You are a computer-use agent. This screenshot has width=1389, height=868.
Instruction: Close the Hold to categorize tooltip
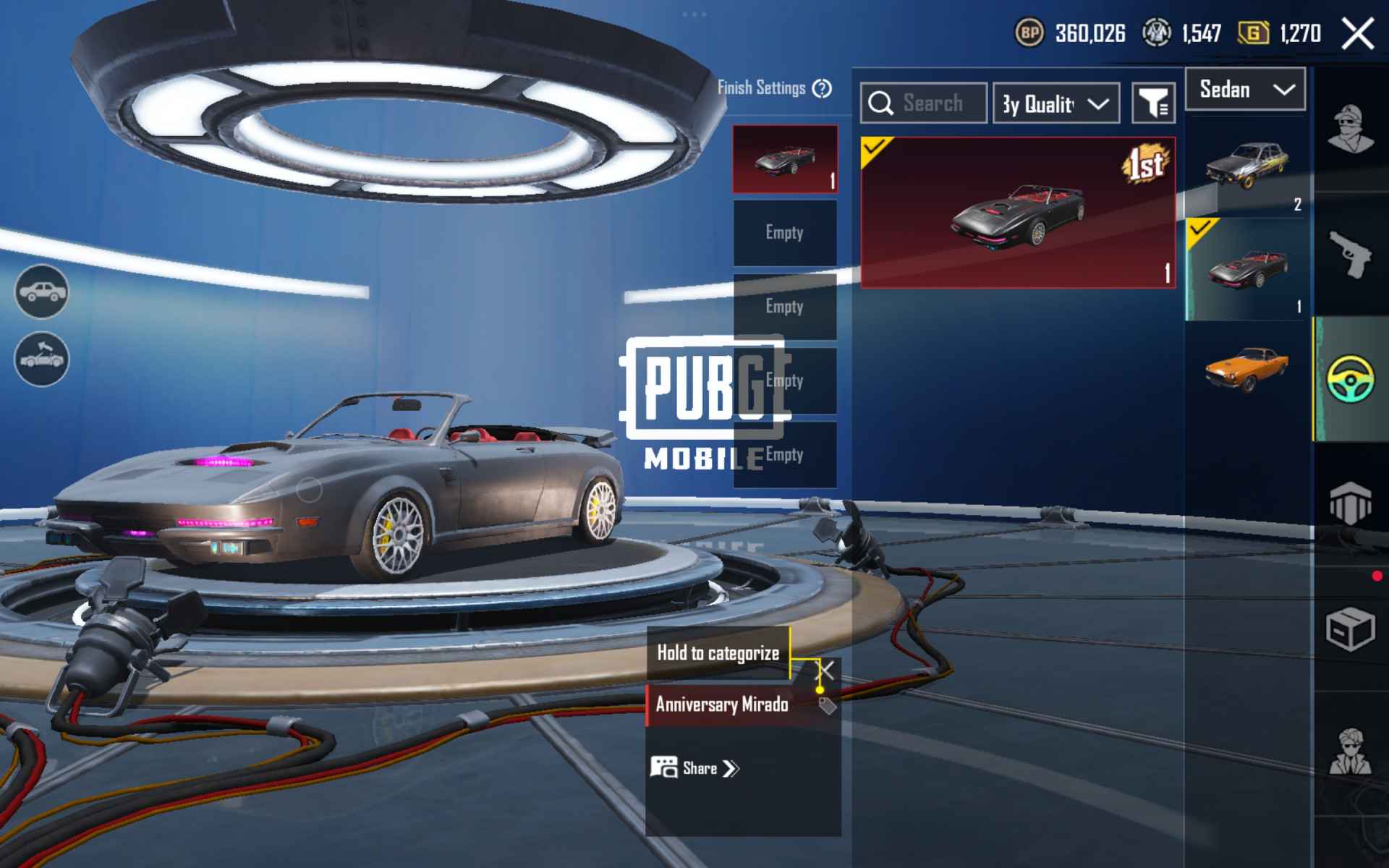pyautogui.click(x=826, y=670)
